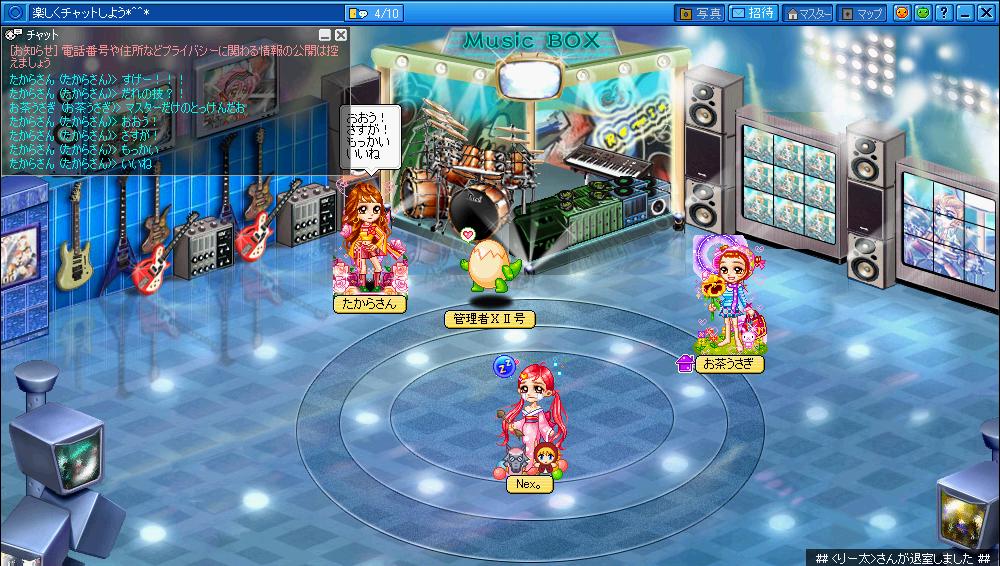The height and width of the screenshot is (566, 1000).
Task: Minimize the チャット chat panel
Action: click(324, 35)
